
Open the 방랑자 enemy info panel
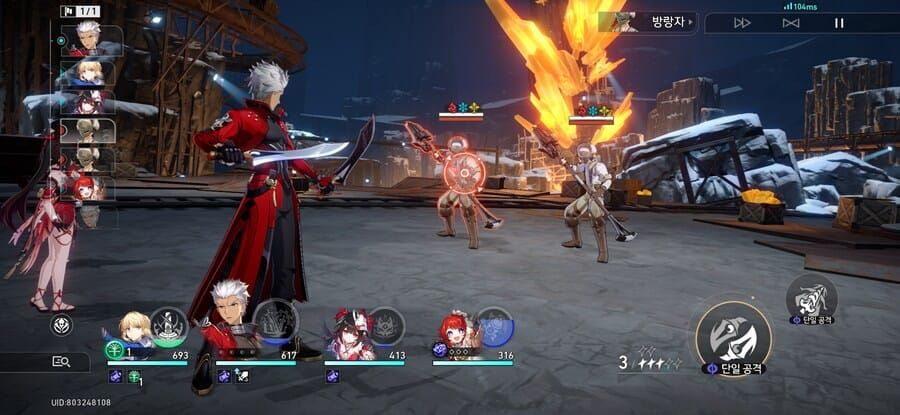pyautogui.click(x=648, y=22)
